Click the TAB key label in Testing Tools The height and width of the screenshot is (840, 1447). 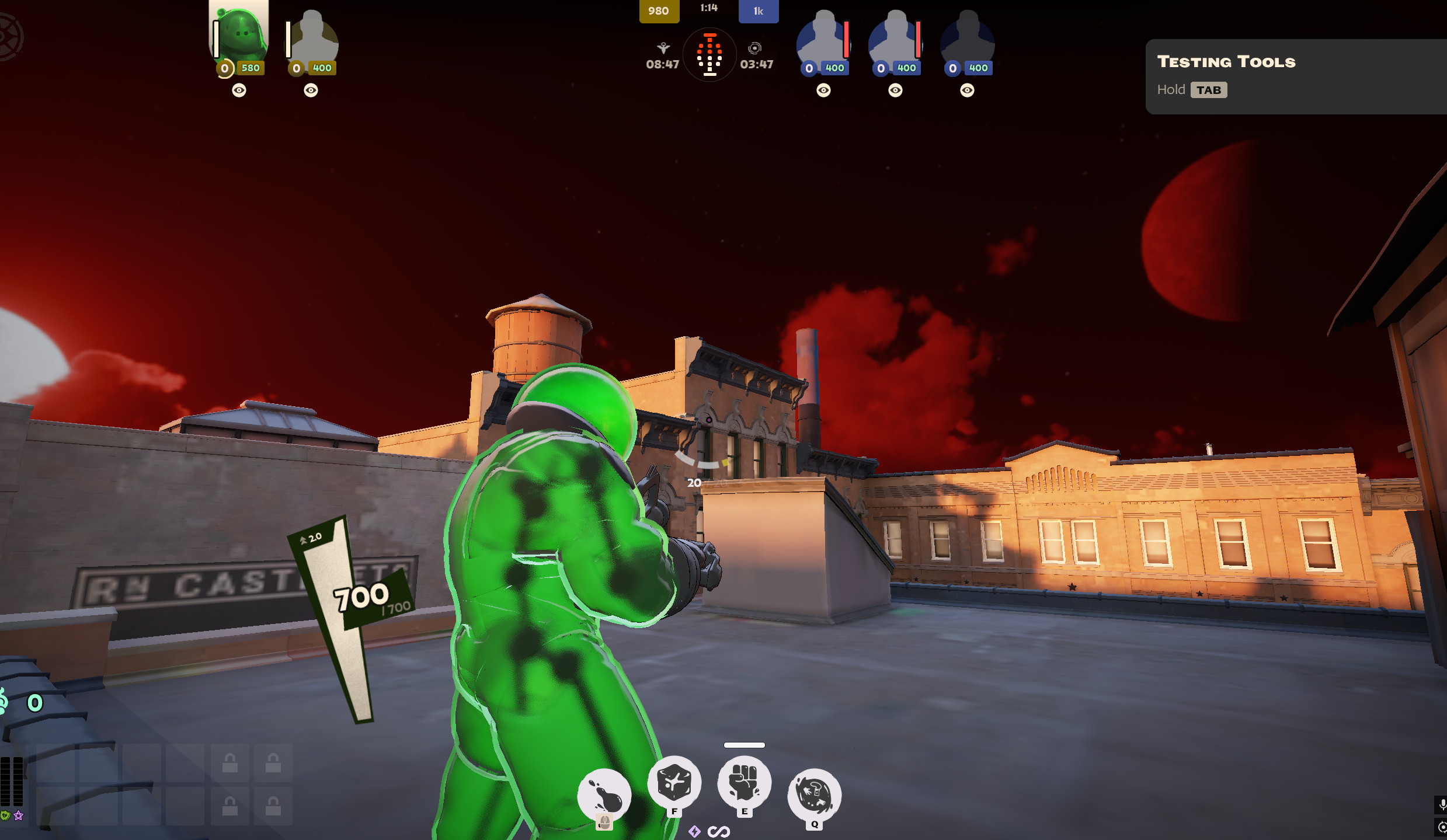1209,90
